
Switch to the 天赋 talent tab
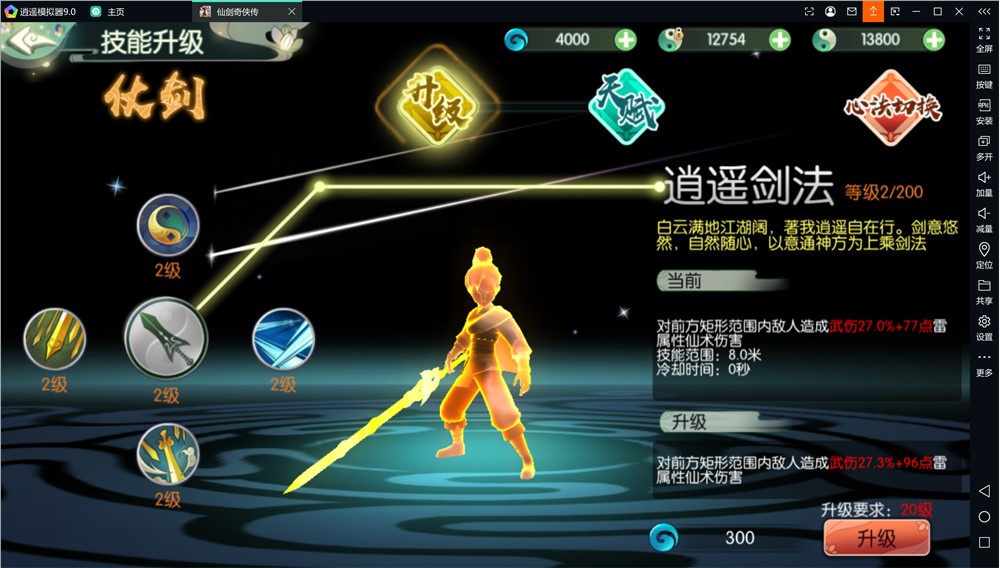click(x=627, y=108)
